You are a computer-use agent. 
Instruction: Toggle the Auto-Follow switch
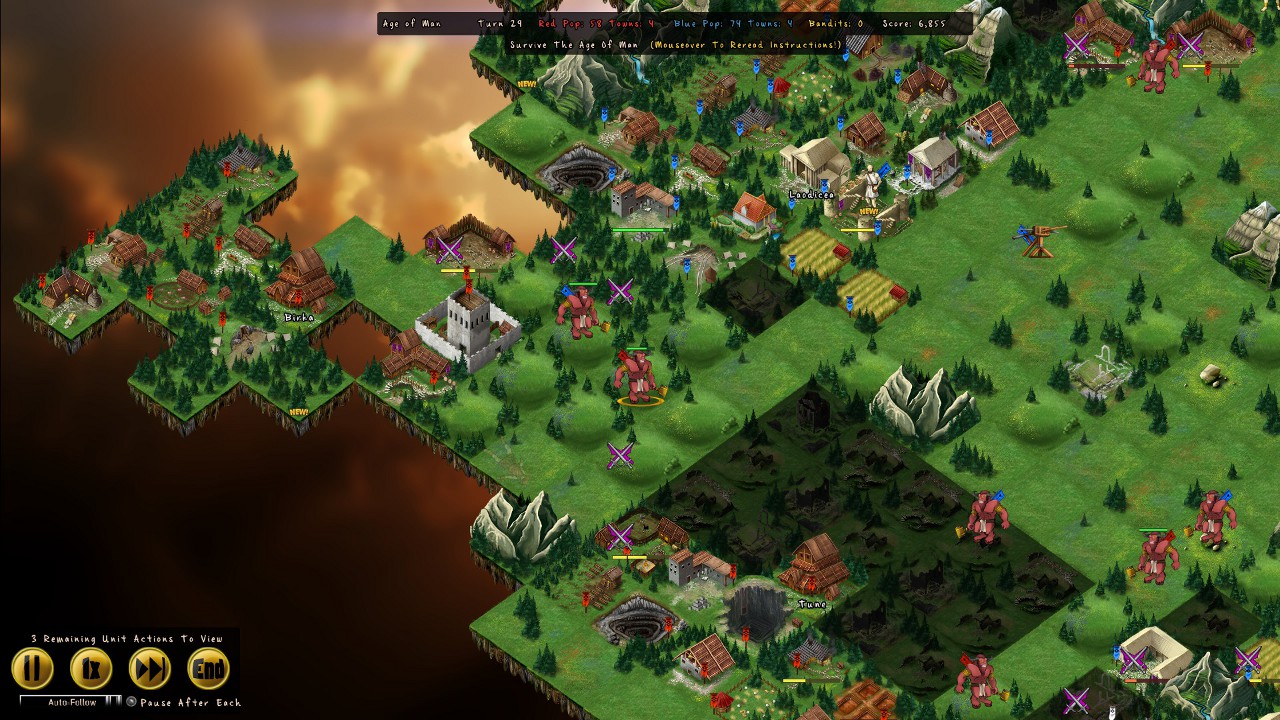pos(112,701)
